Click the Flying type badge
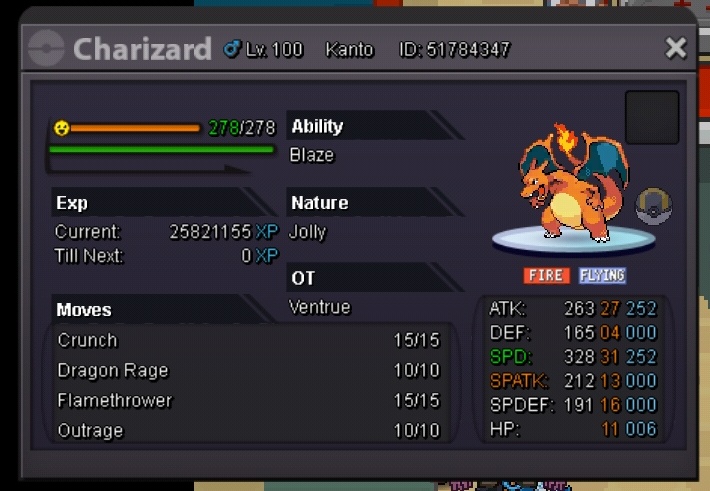The width and height of the screenshot is (710, 491). pyautogui.click(x=602, y=275)
